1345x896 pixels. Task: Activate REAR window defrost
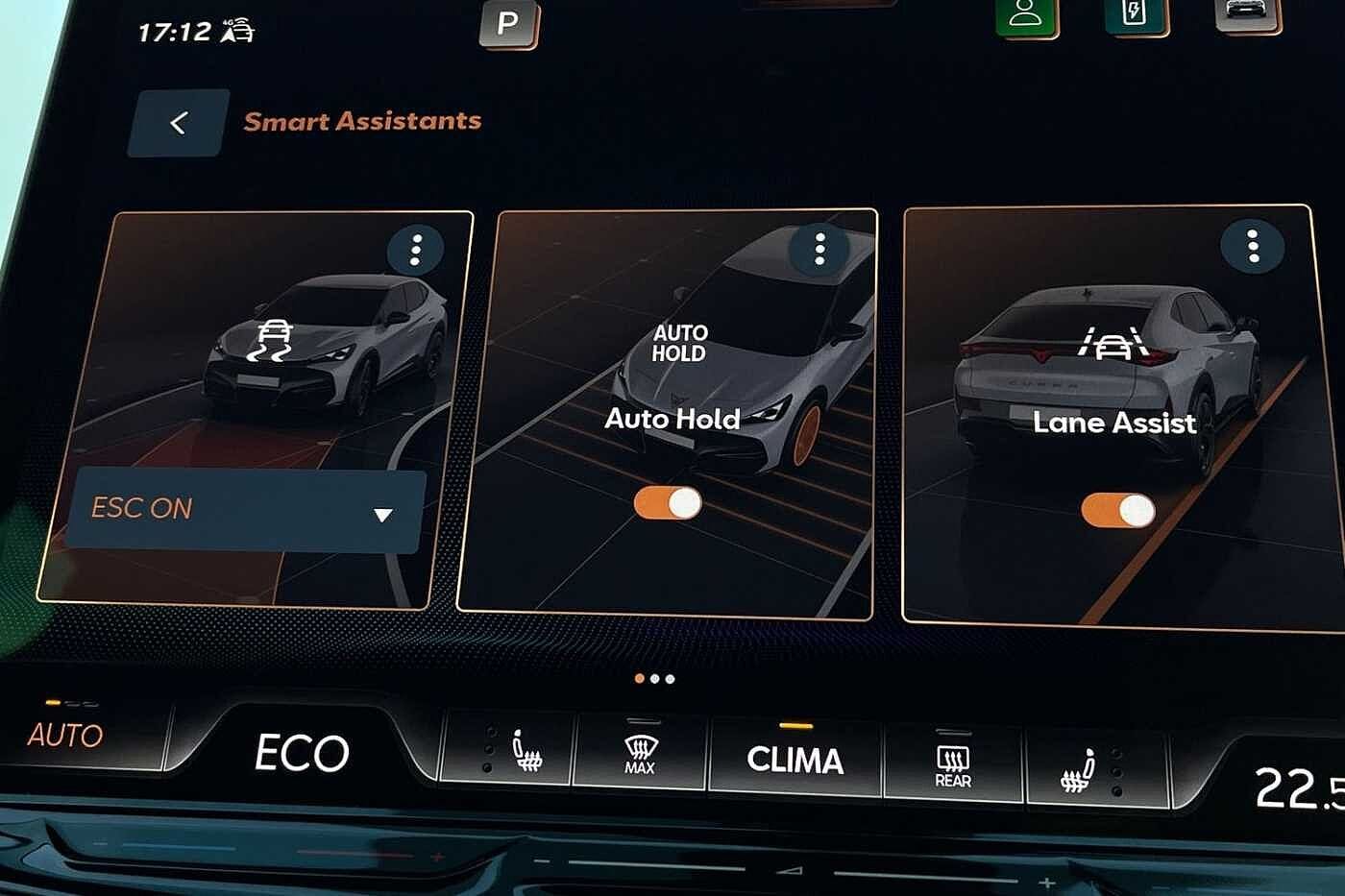tap(952, 766)
